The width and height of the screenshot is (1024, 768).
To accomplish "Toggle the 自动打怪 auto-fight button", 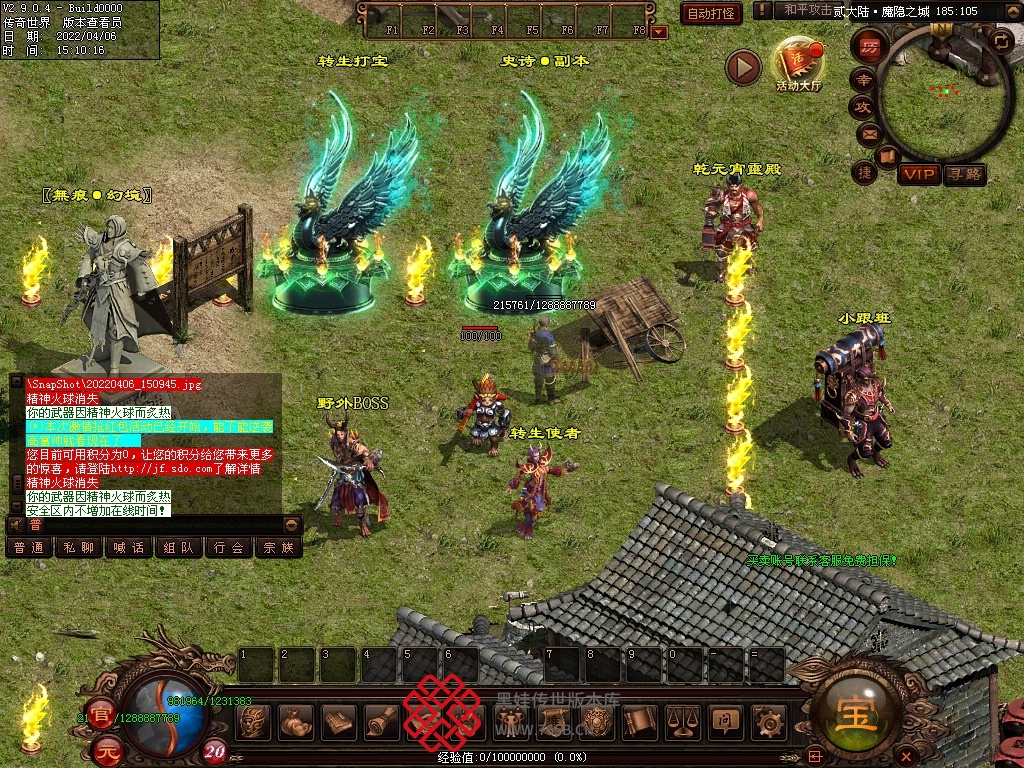I will tap(711, 13).
